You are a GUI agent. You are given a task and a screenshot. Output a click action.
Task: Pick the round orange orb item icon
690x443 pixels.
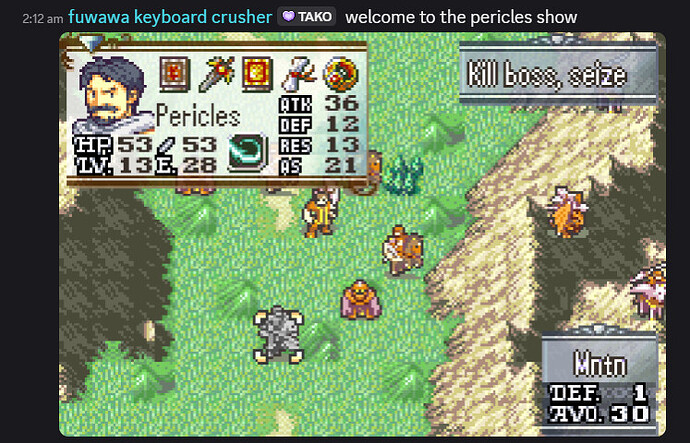click(x=341, y=72)
